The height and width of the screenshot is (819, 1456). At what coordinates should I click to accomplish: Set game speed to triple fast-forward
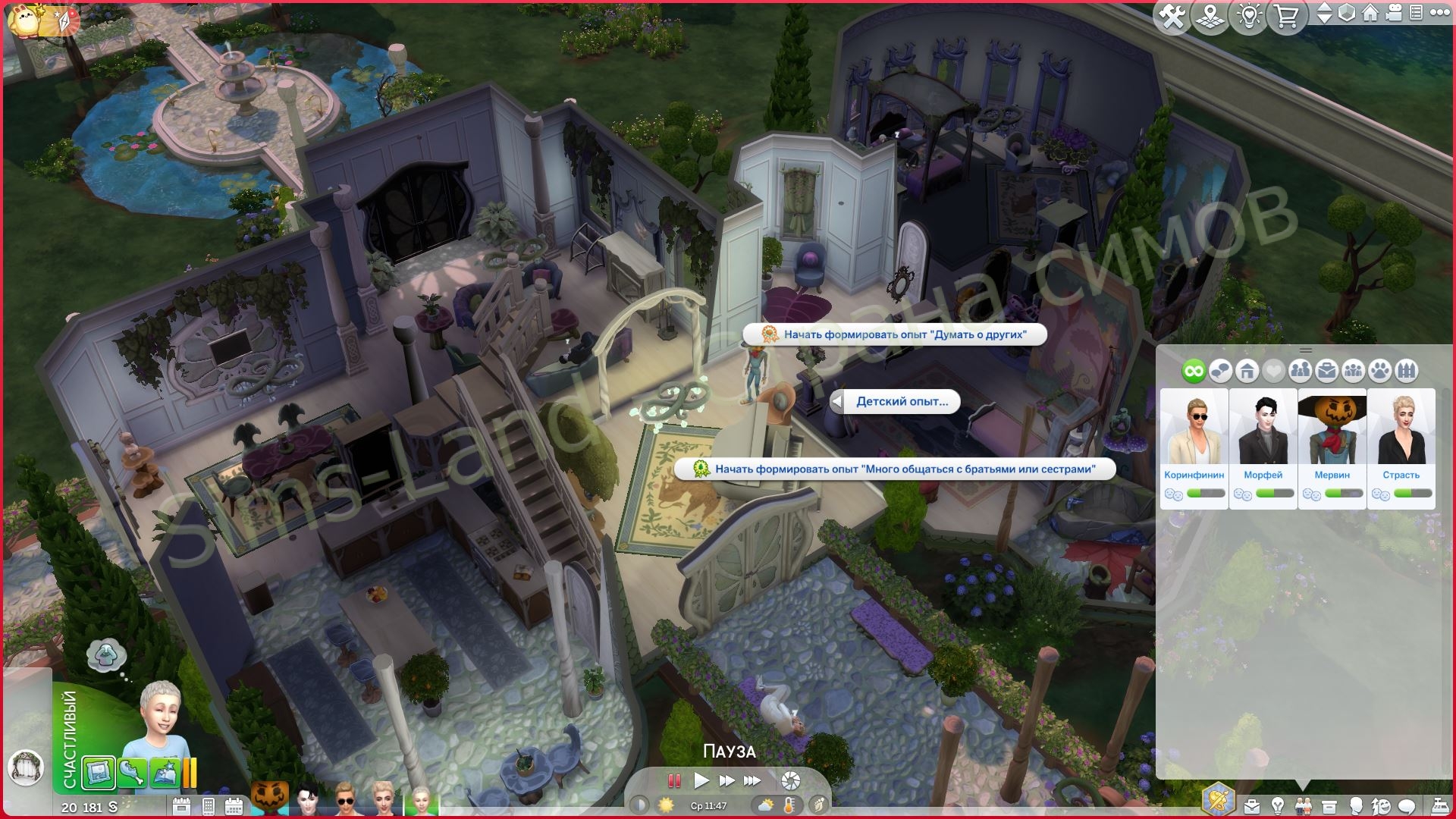(x=752, y=780)
